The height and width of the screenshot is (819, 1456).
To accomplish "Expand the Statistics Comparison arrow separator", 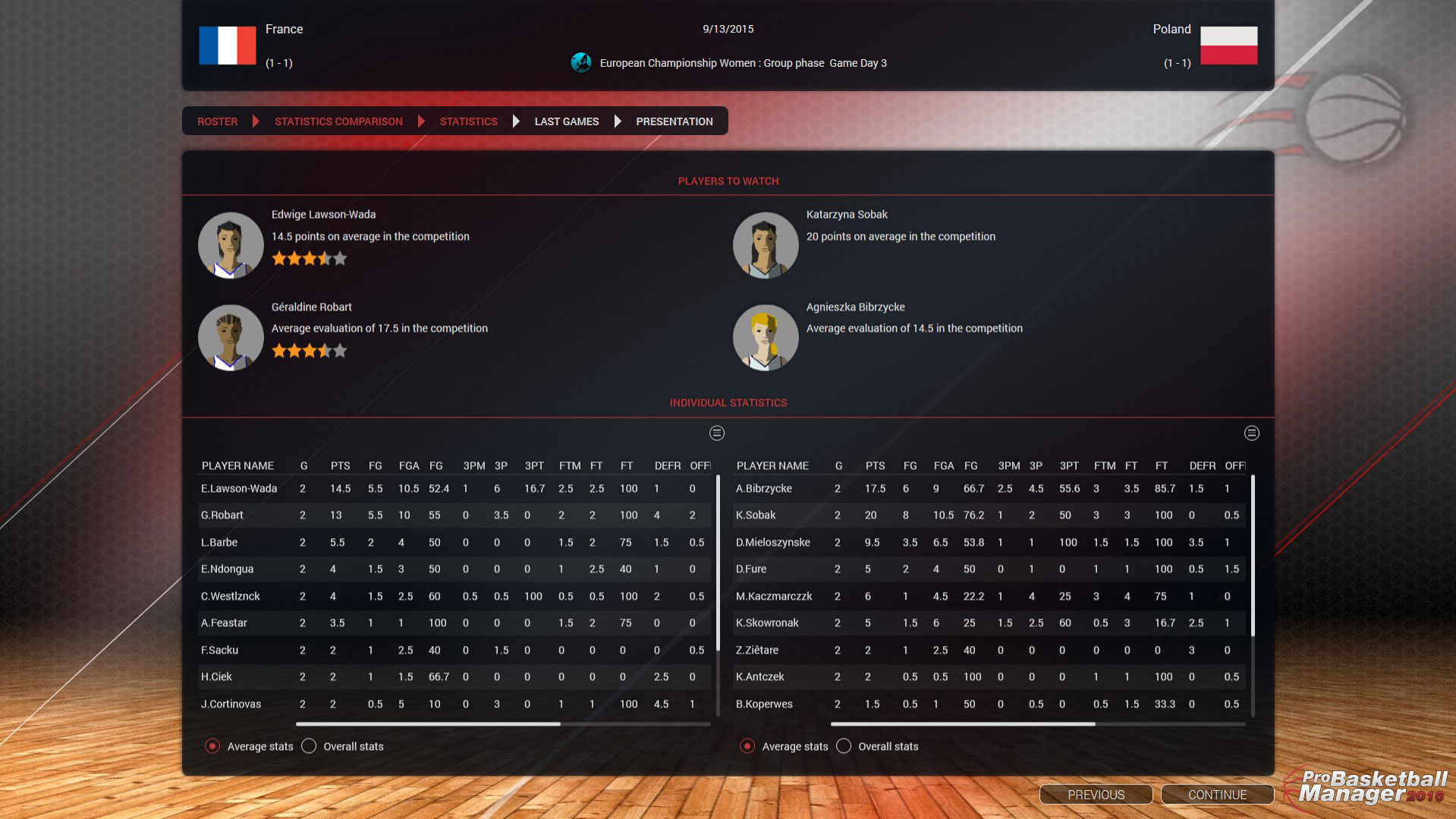I will point(422,121).
